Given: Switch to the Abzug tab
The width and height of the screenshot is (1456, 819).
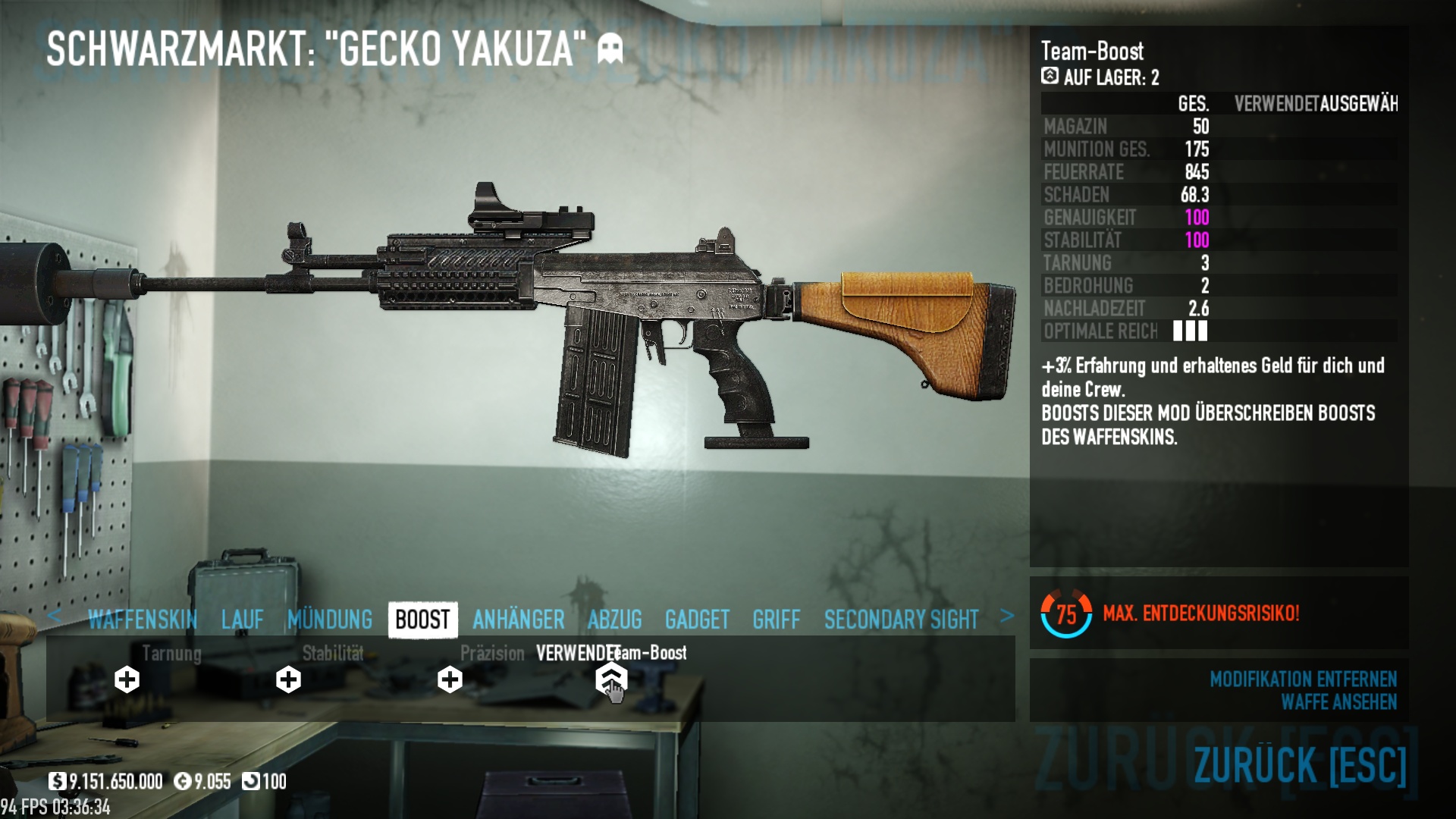Looking at the screenshot, I should pos(615,620).
